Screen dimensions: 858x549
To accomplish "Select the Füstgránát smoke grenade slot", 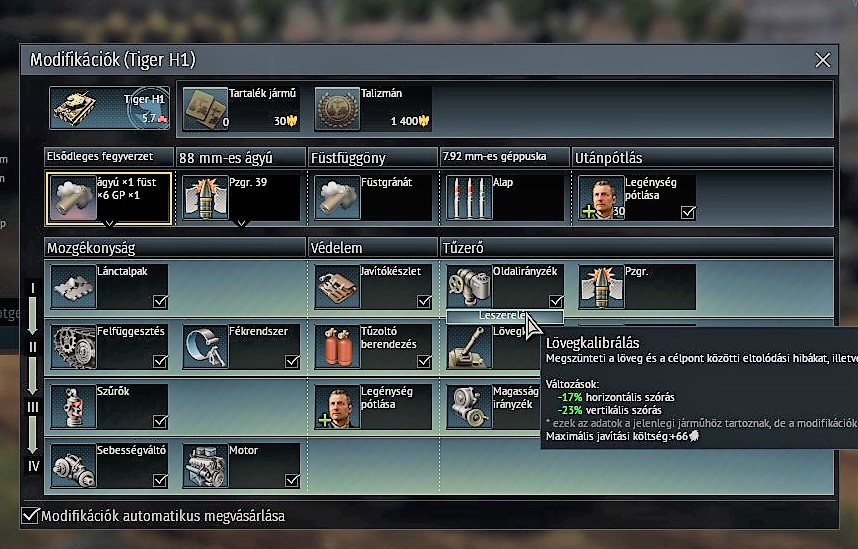I will point(373,197).
